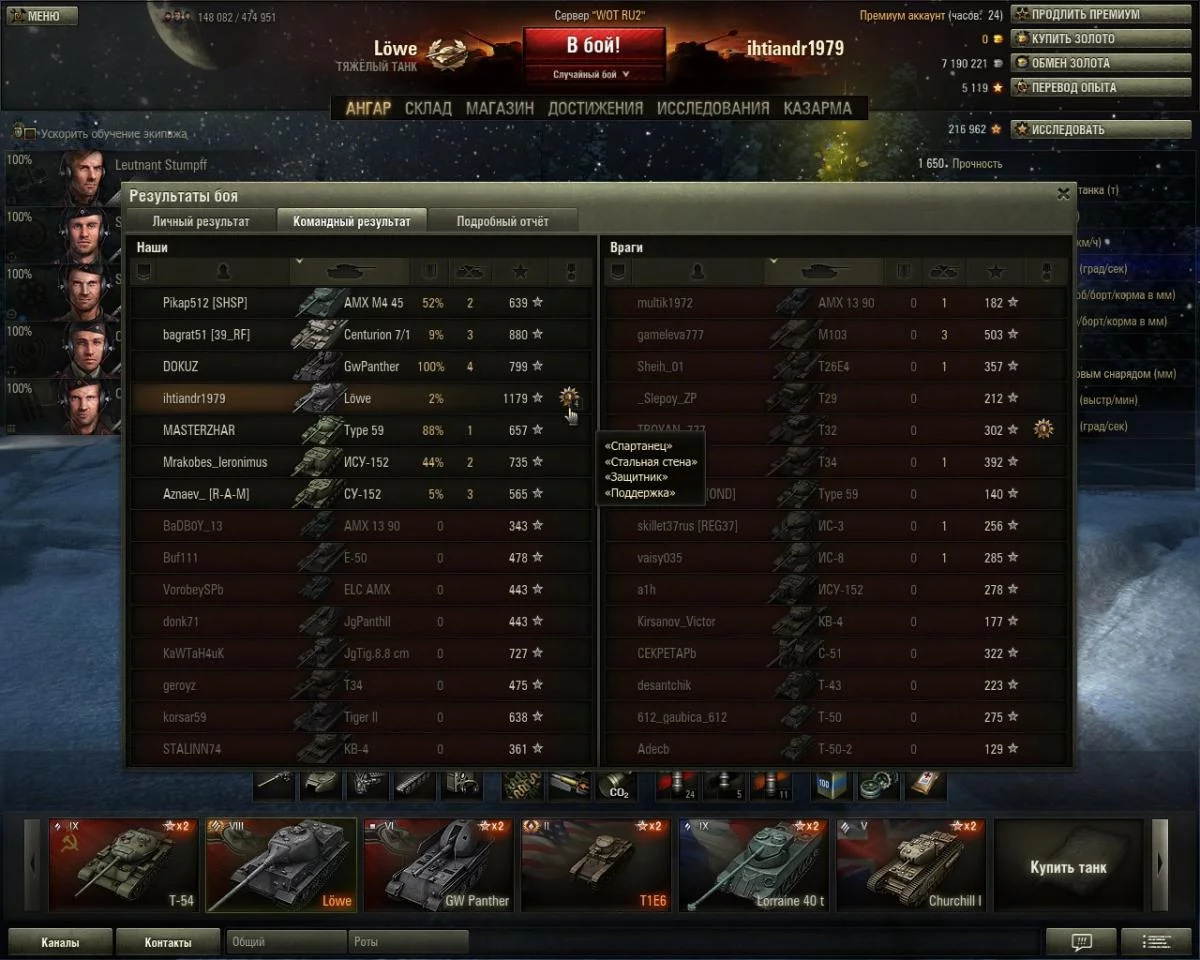Switch to the СКЛАД section

pos(428,108)
